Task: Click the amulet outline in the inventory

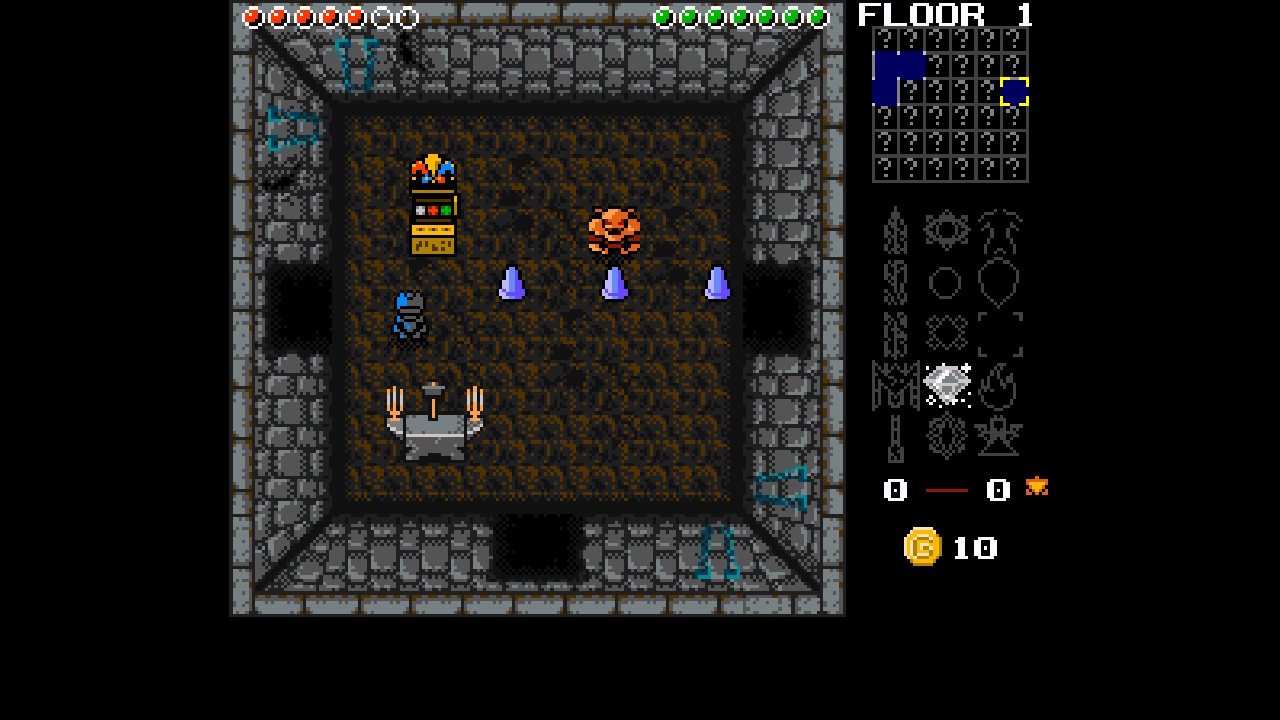Action: coord(1000,282)
